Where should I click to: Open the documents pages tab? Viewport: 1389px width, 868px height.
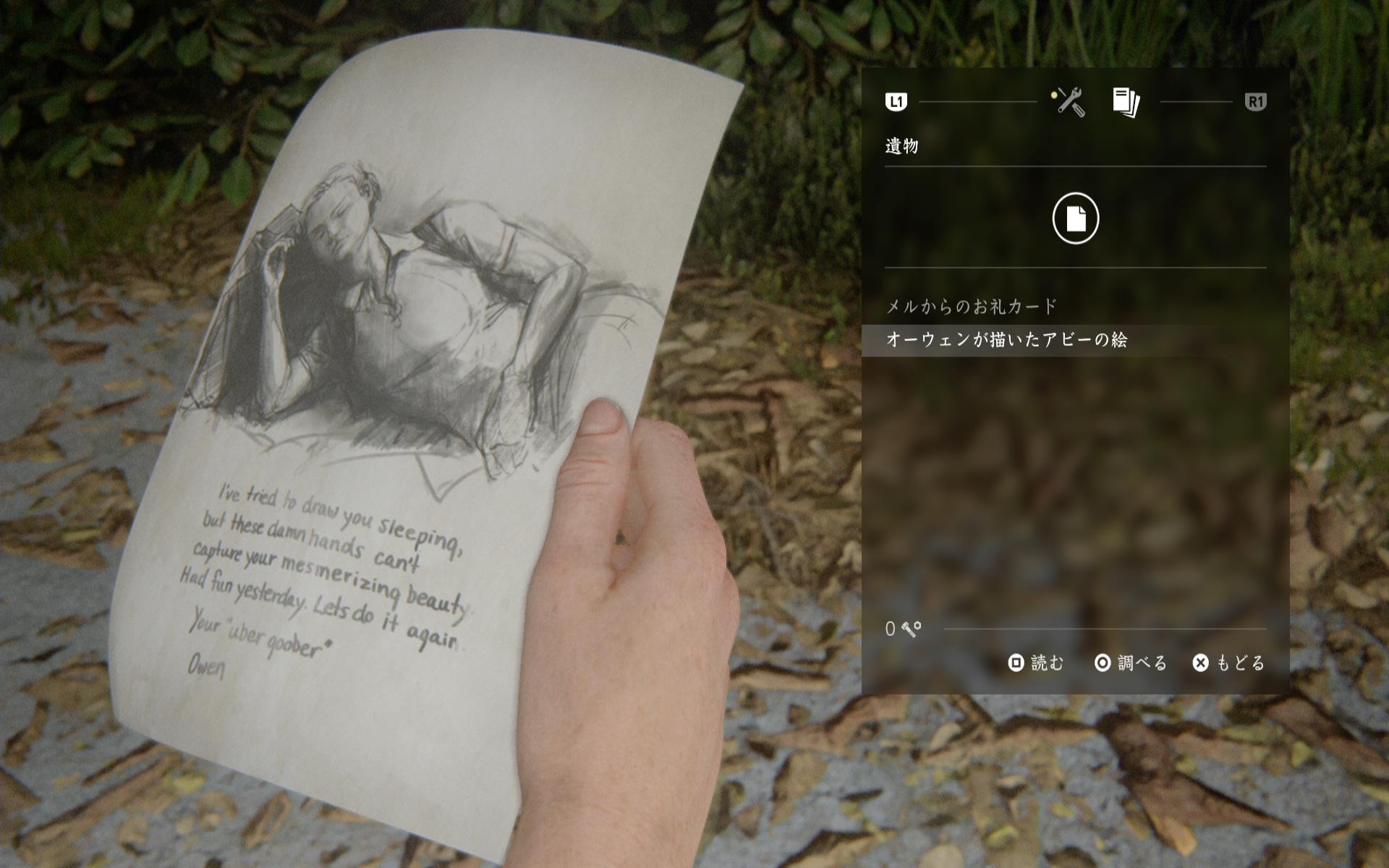1126,102
